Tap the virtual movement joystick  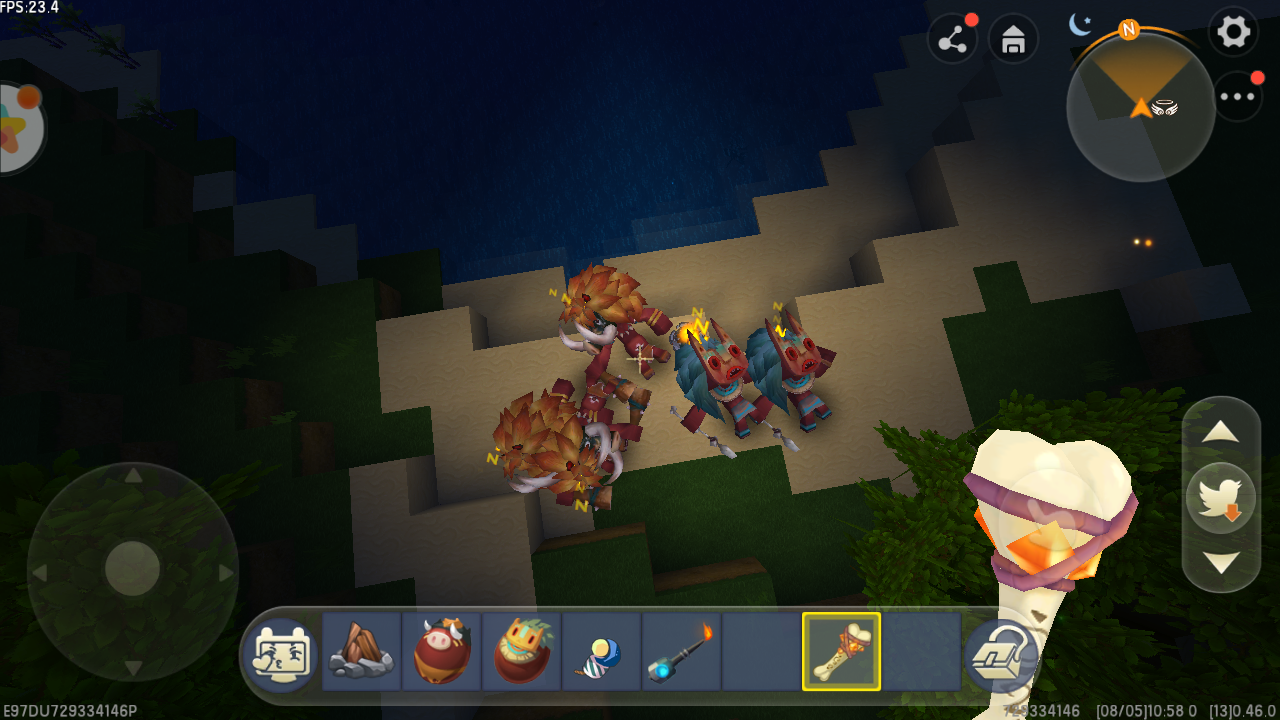(132, 568)
